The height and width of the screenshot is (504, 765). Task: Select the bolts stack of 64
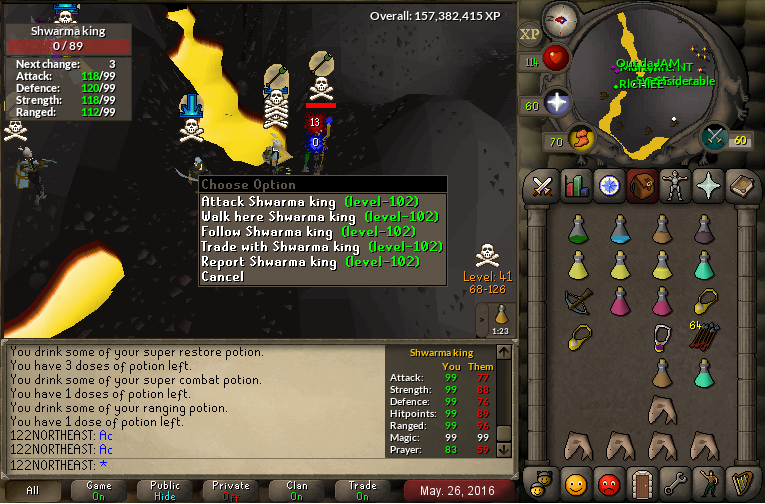[704, 335]
